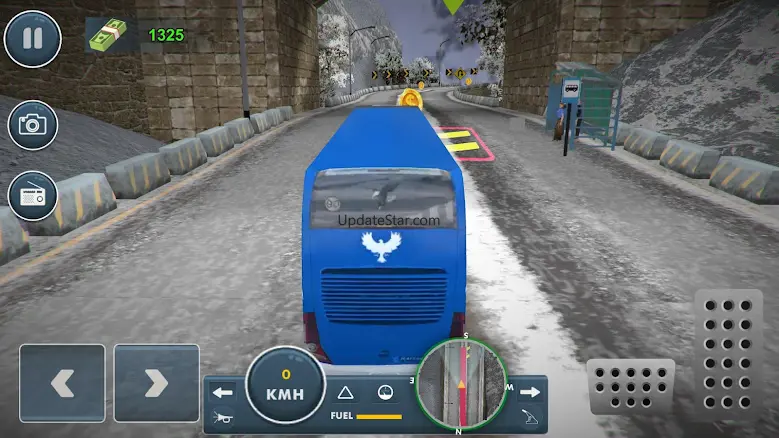The width and height of the screenshot is (779, 438).
Task: Pause the game
Action: pos(32,38)
